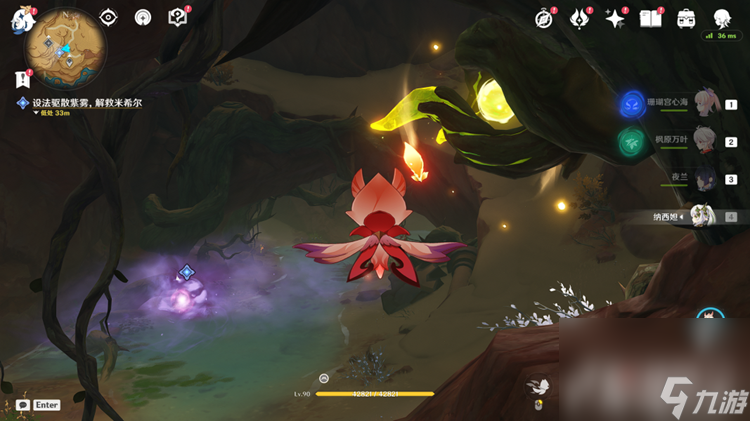The image size is (750, 421).
Task: Open the compass events icon
Action: [545, 18]
